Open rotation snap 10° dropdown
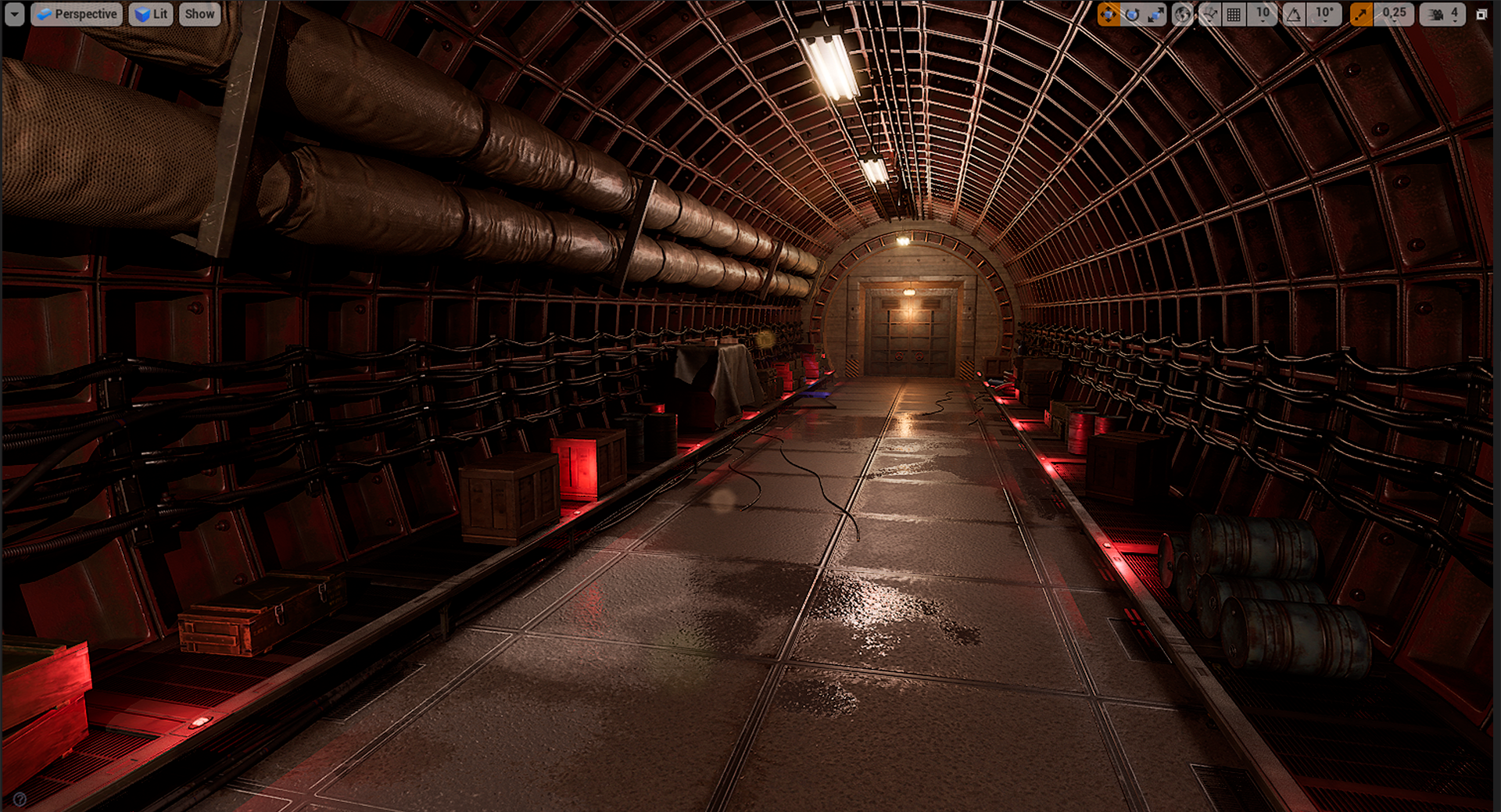Image resolution: width=1501 pixels, height=812 pixels. tap(1324, 14)
